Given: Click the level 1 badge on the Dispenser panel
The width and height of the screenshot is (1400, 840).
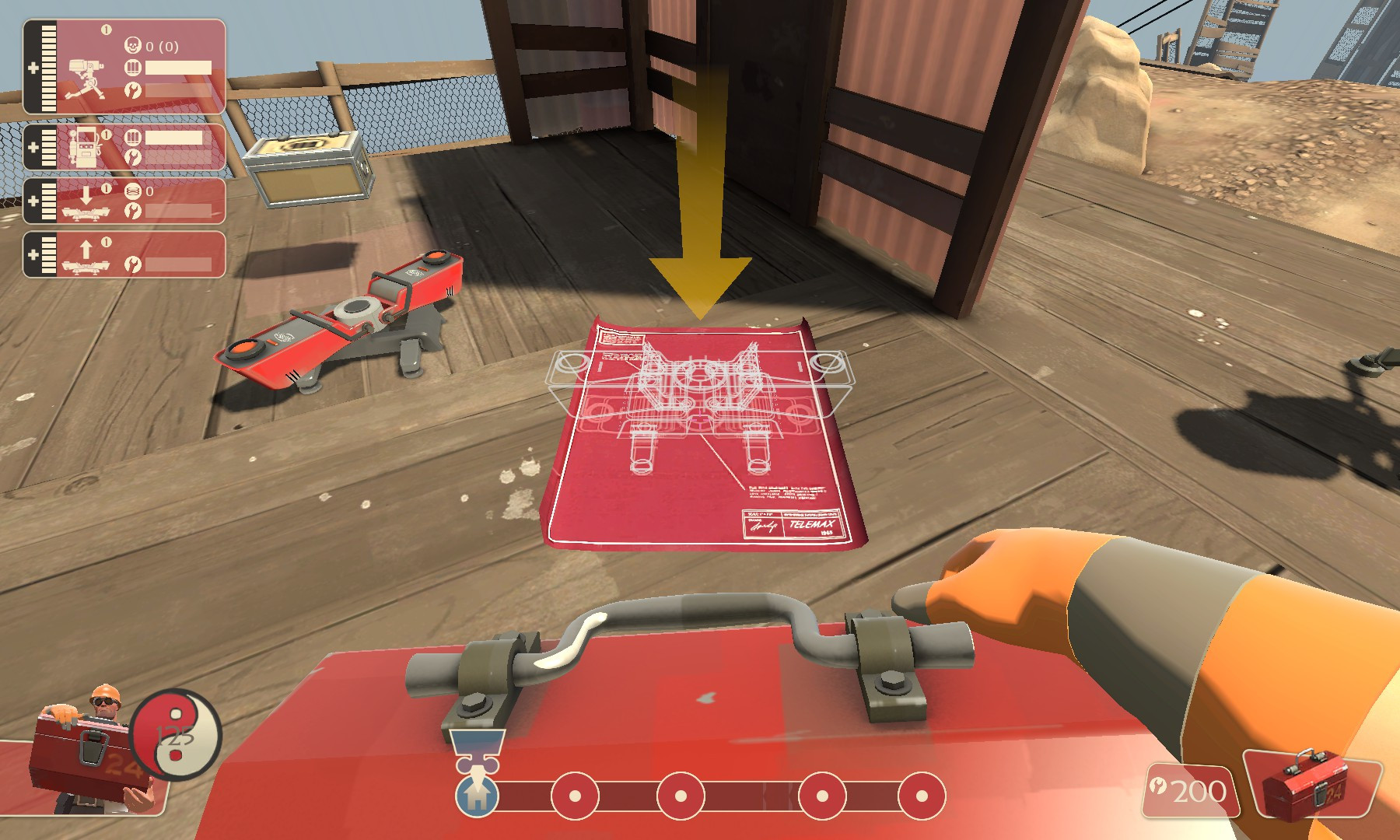Looking at the screenshot, I should pos(106,134).
